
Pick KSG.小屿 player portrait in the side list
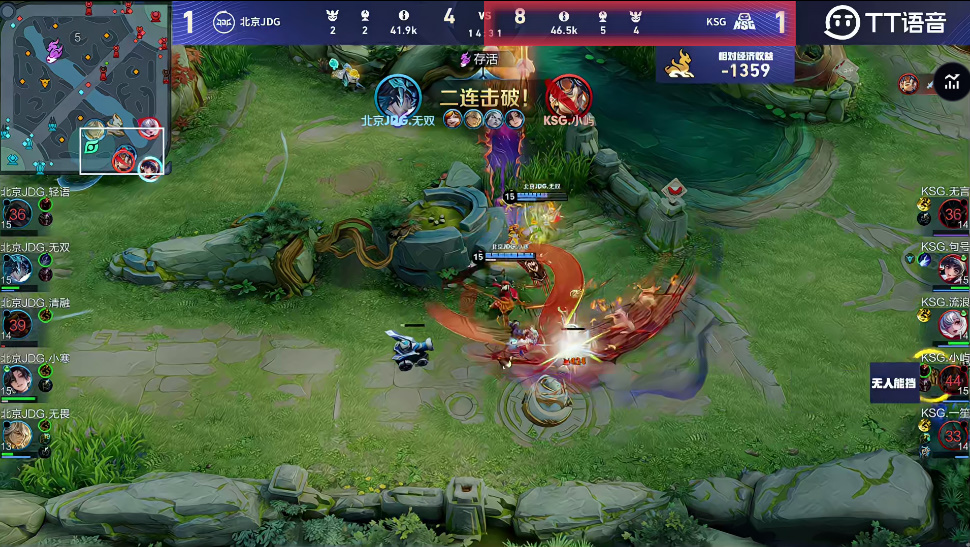pyautogui.click(x=952, y=380)
